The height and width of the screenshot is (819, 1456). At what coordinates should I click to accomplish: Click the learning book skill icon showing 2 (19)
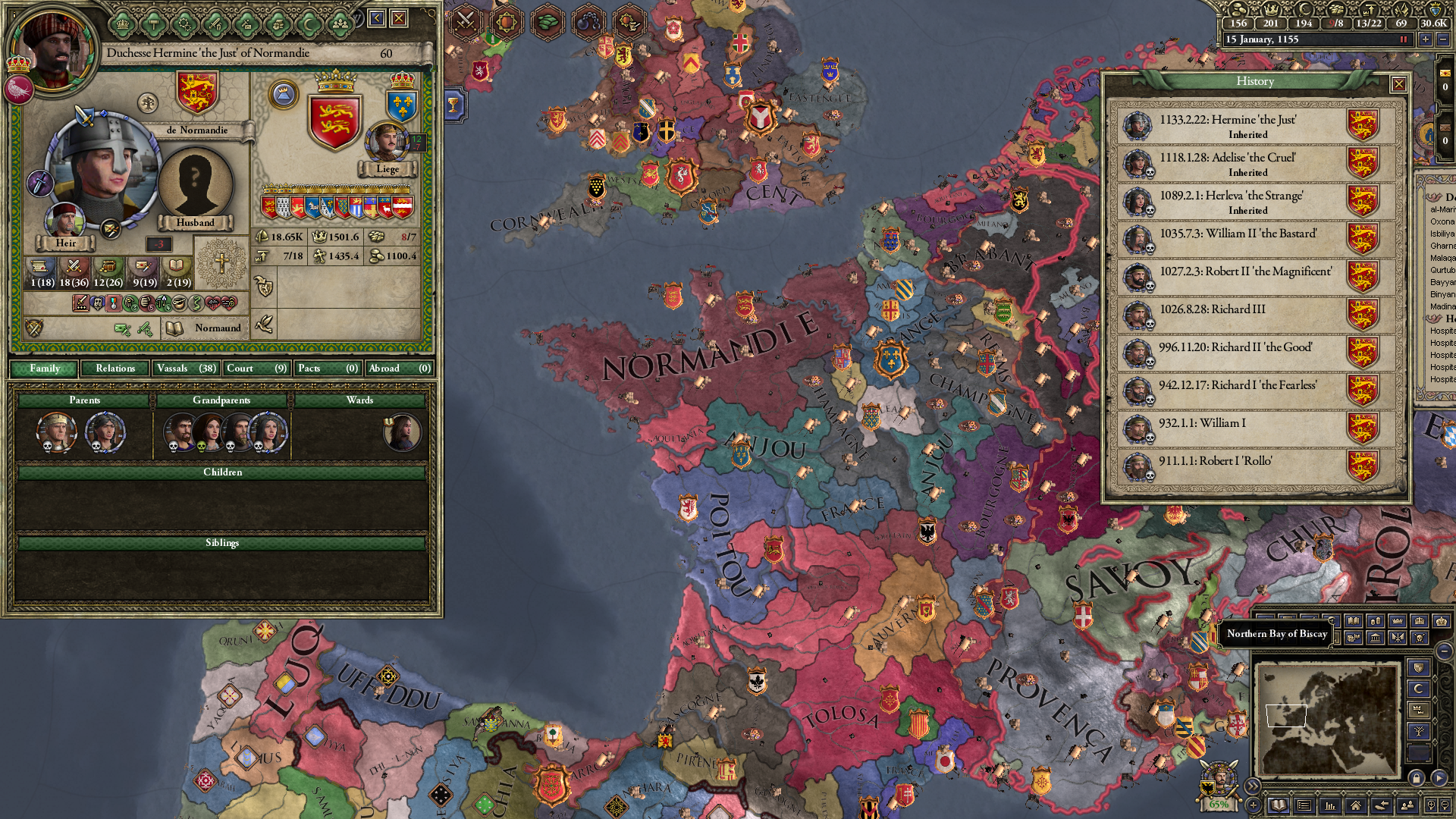(176, 265)
